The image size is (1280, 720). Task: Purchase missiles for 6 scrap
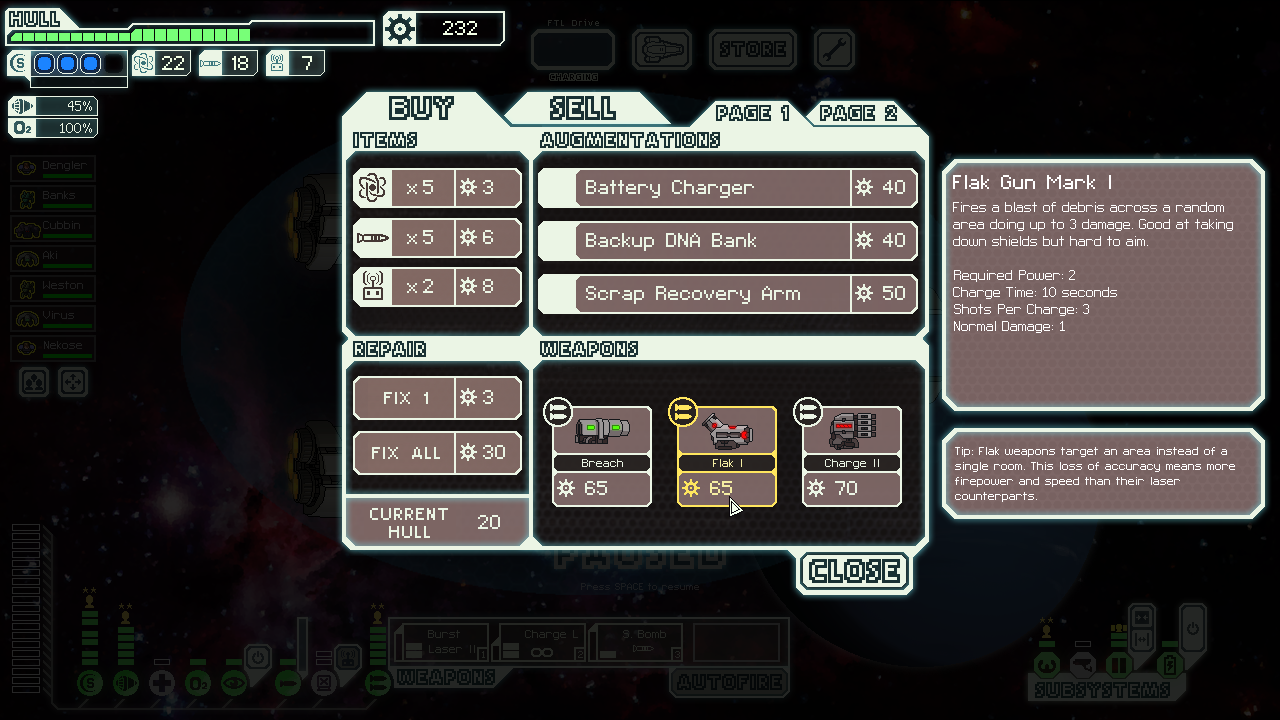point(437,238)
